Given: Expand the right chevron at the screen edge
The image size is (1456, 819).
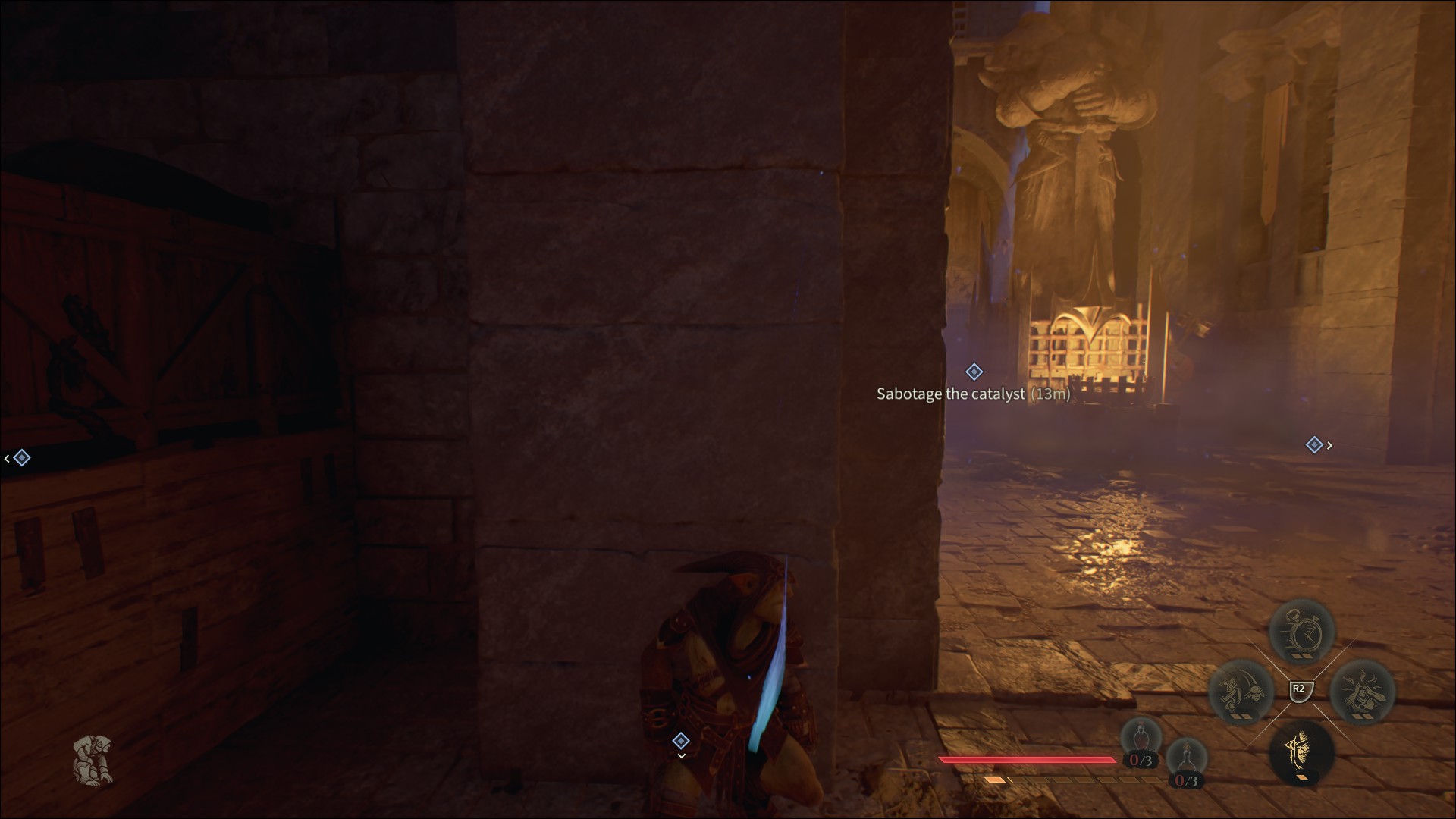Looking at the screenshot, I should click(1329, 445).
